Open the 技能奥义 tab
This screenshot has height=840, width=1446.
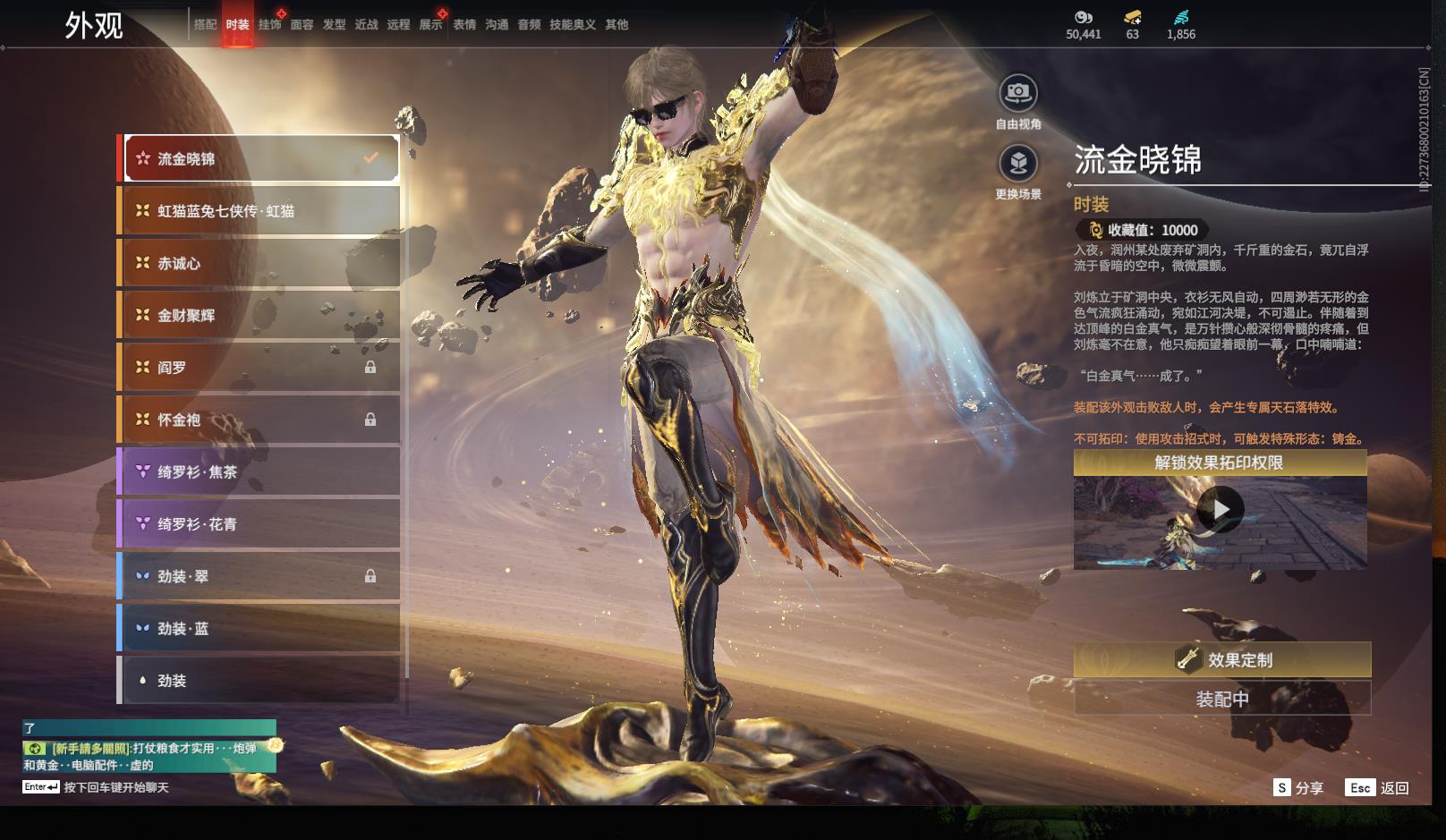(572, 25)
